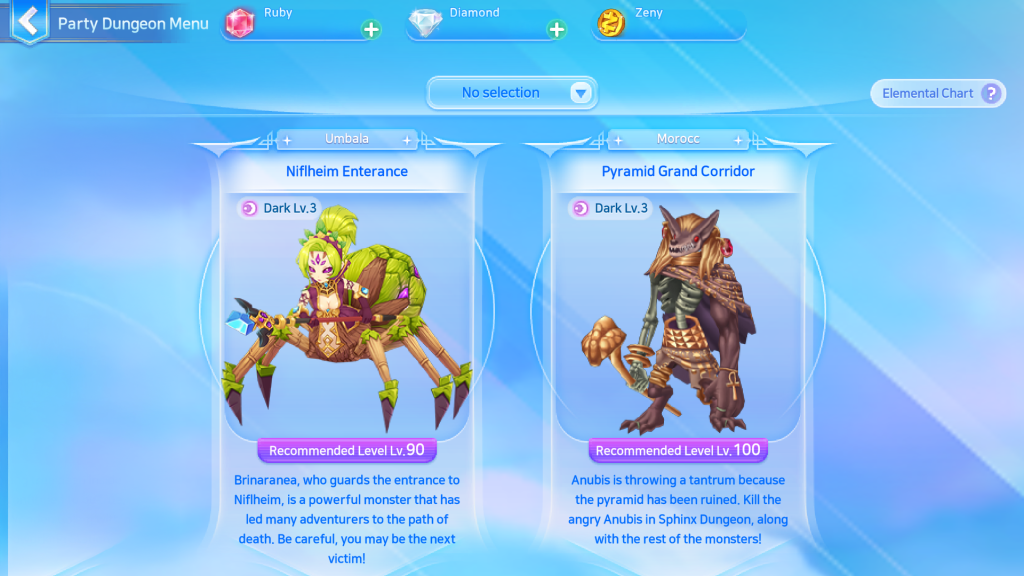Add more Ruby with plus button
The height and width of the screenshot is (576, 1024).
click(371, 29)
